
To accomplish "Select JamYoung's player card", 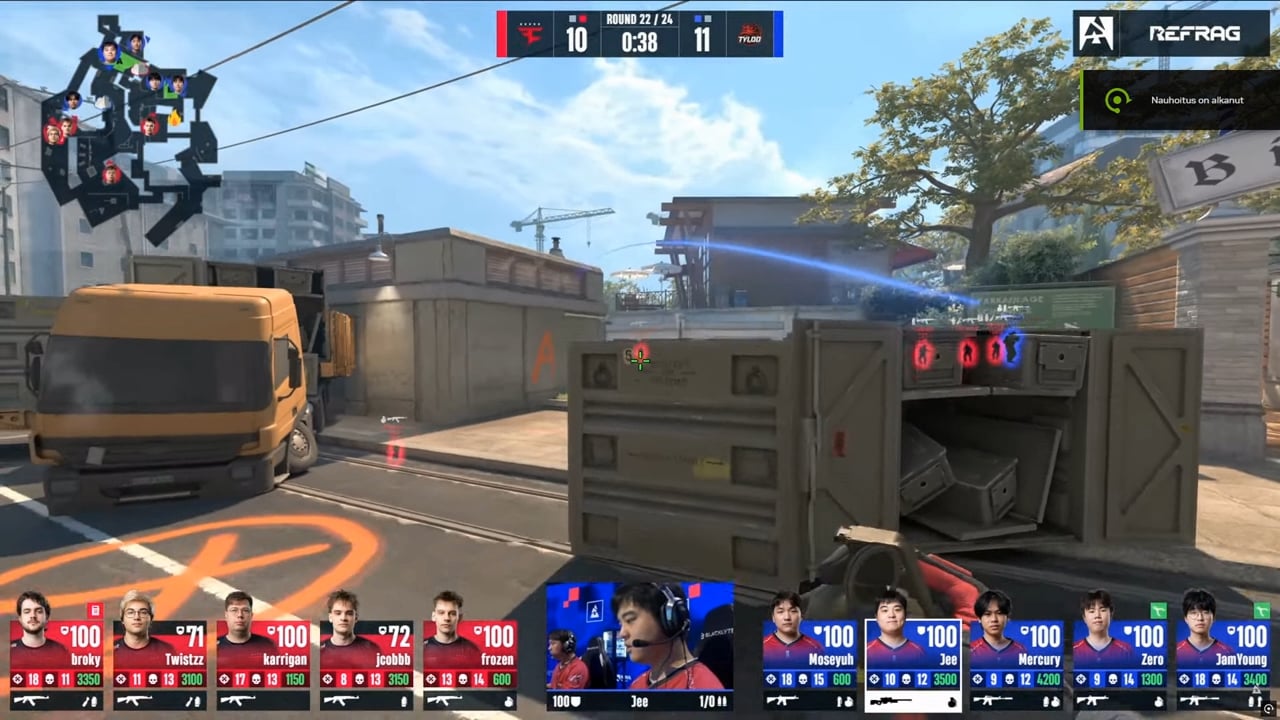I will coord(1223,655).
